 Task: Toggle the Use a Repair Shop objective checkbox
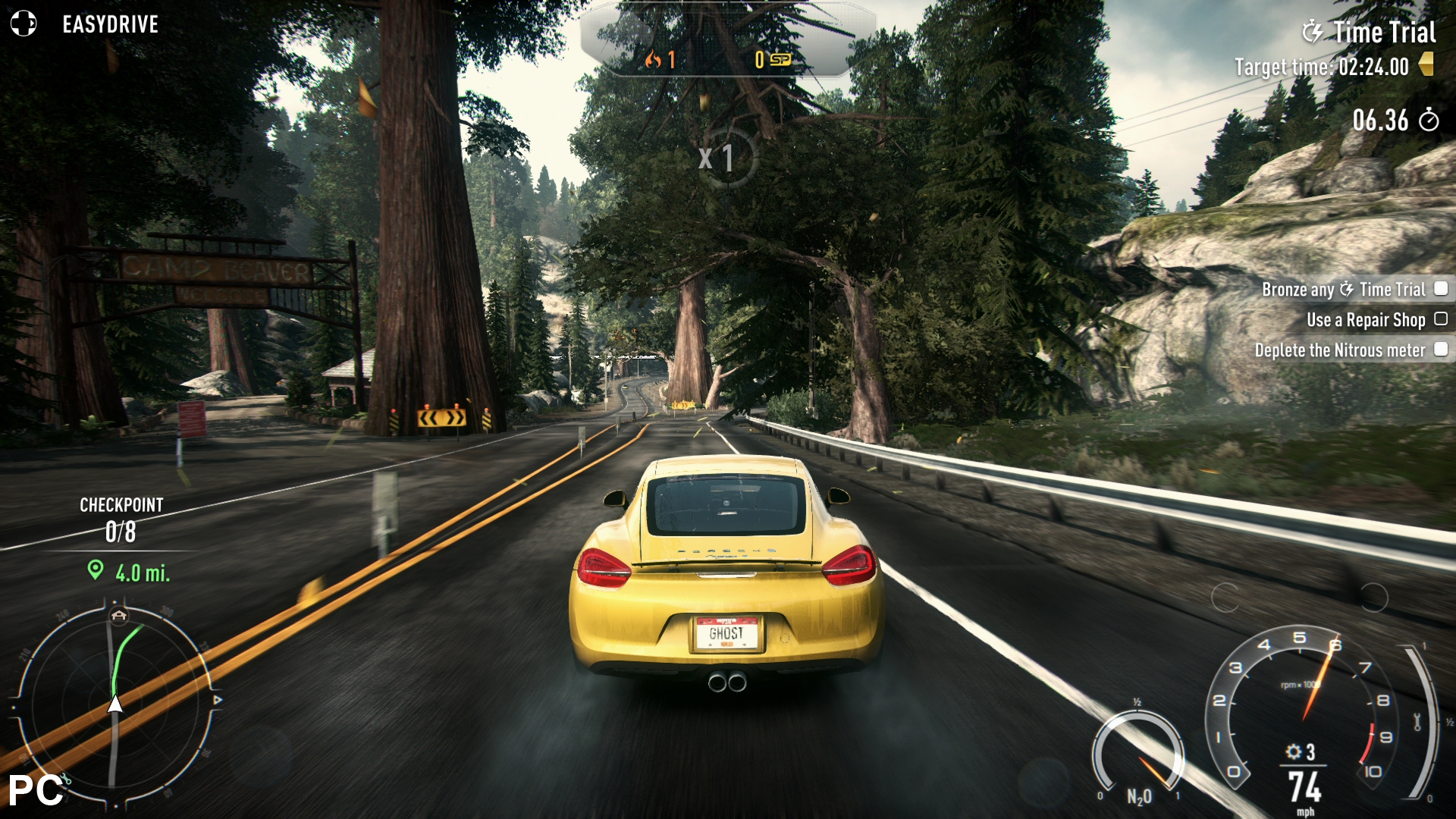click(x=1441, y=319)
